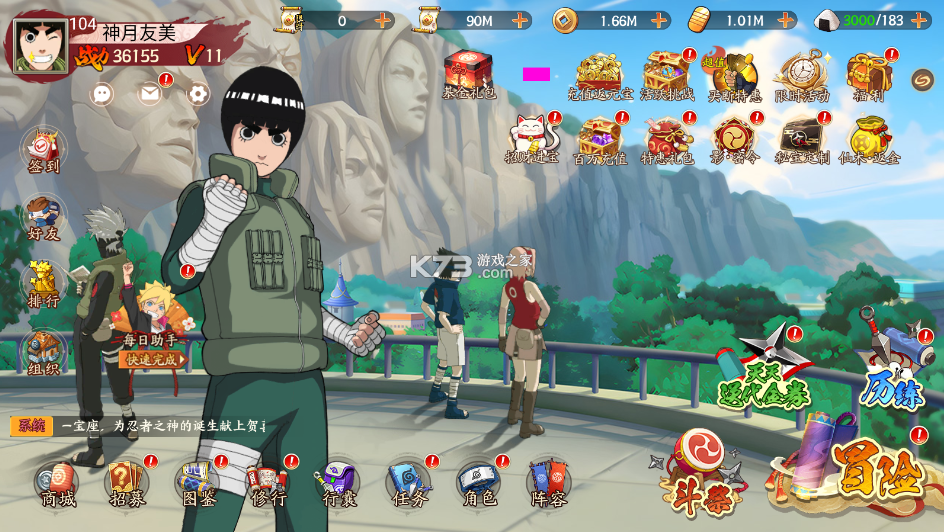Image resolution: width=944 pixels, height=532 pixels.
Task: Click 快速完成 in the daily helper
Action: click(x=152, y=359)
